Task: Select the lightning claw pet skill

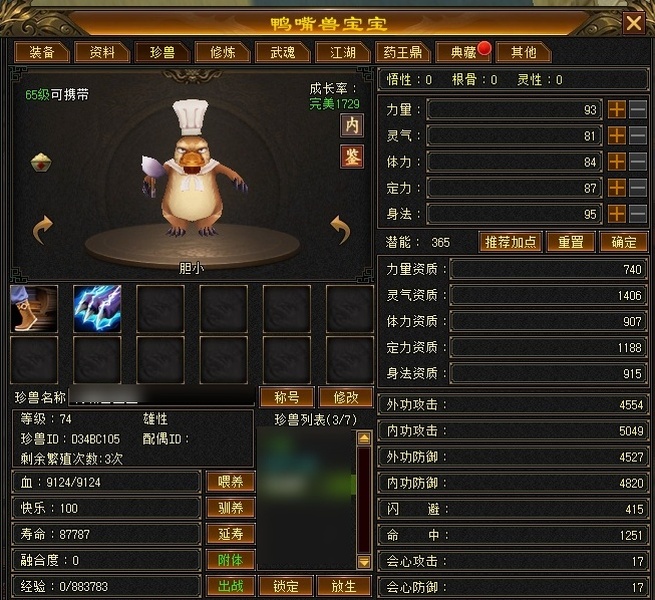Action: point(97,307)
